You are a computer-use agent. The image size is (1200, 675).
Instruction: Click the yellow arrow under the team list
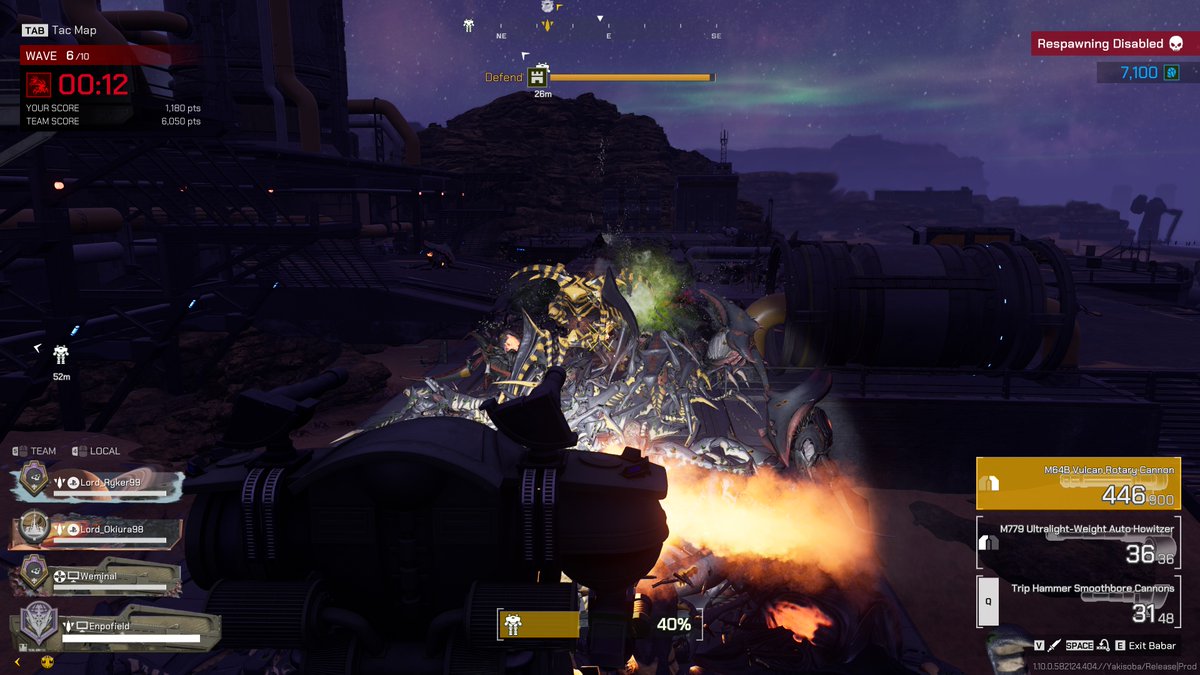click(17, 661)
